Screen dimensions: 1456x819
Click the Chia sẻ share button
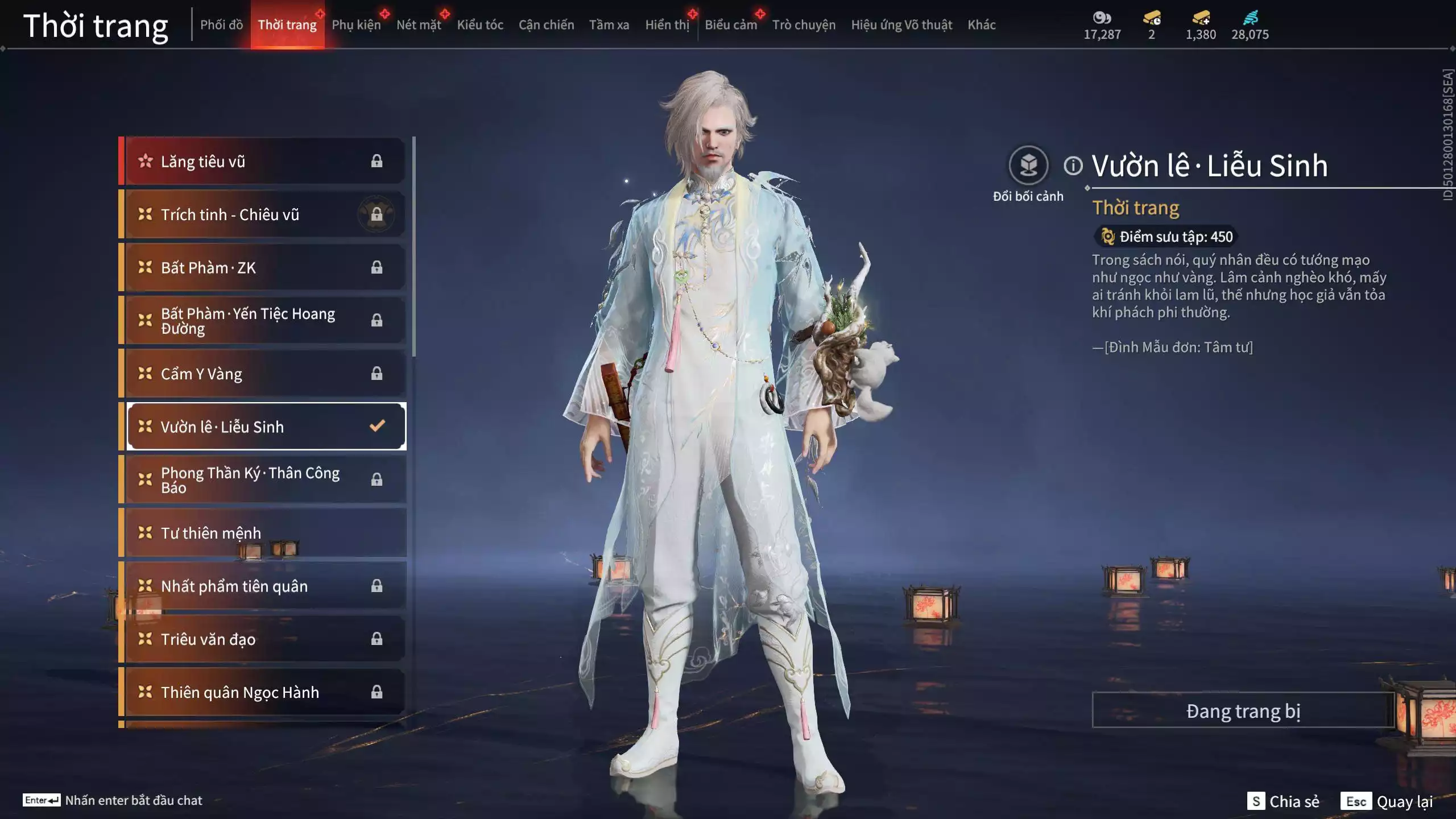click(1284, 801)
